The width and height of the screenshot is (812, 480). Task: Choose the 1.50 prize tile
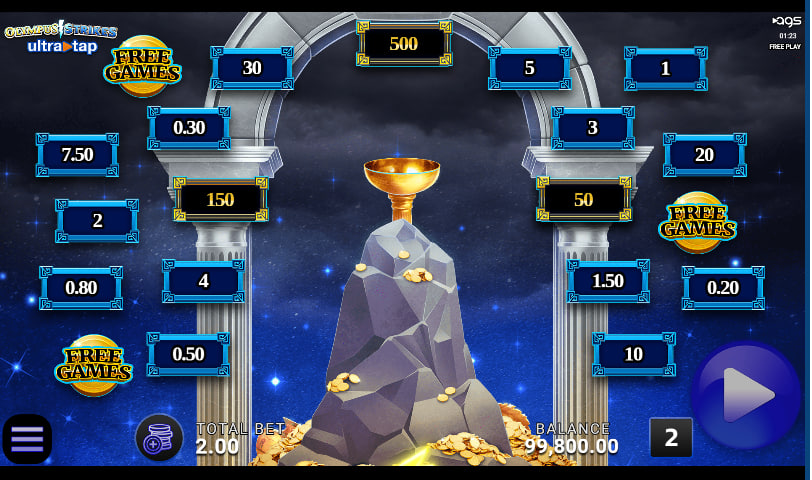(x=608, y=281)
